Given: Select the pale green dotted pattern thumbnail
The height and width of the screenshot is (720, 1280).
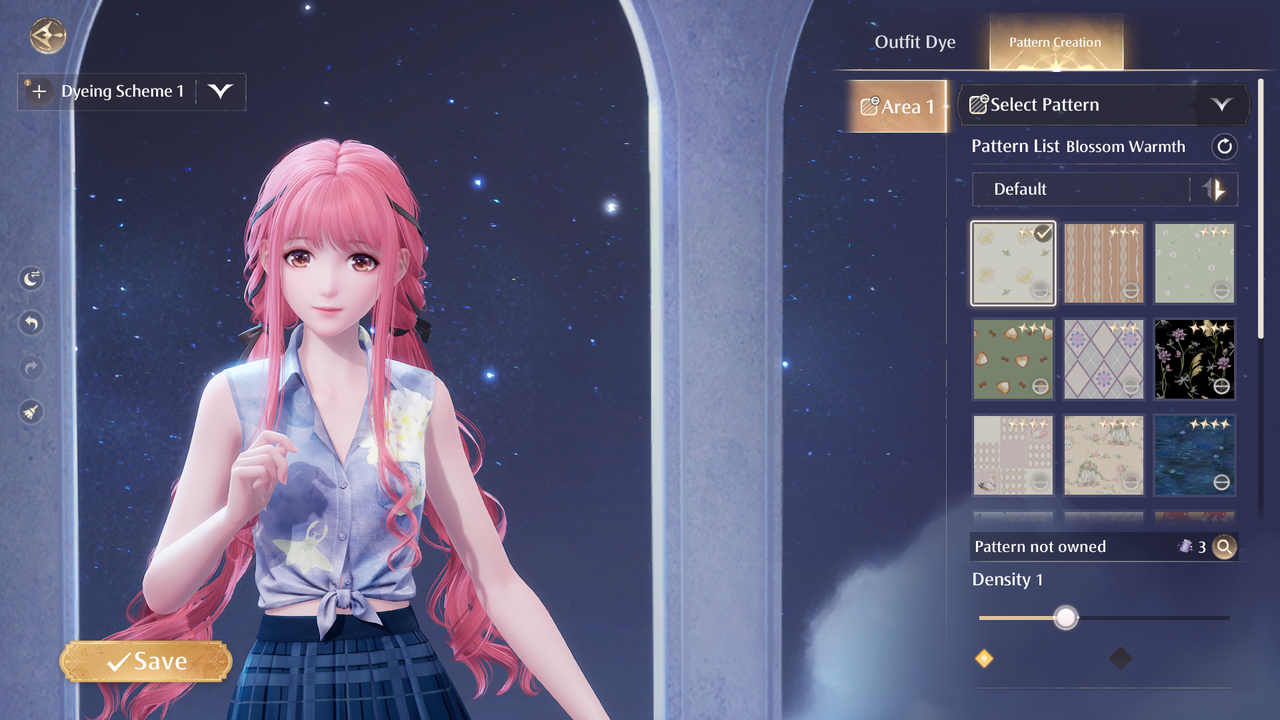Looking at the screenshot, I should pyautogui.click(x=1194, y=263).
